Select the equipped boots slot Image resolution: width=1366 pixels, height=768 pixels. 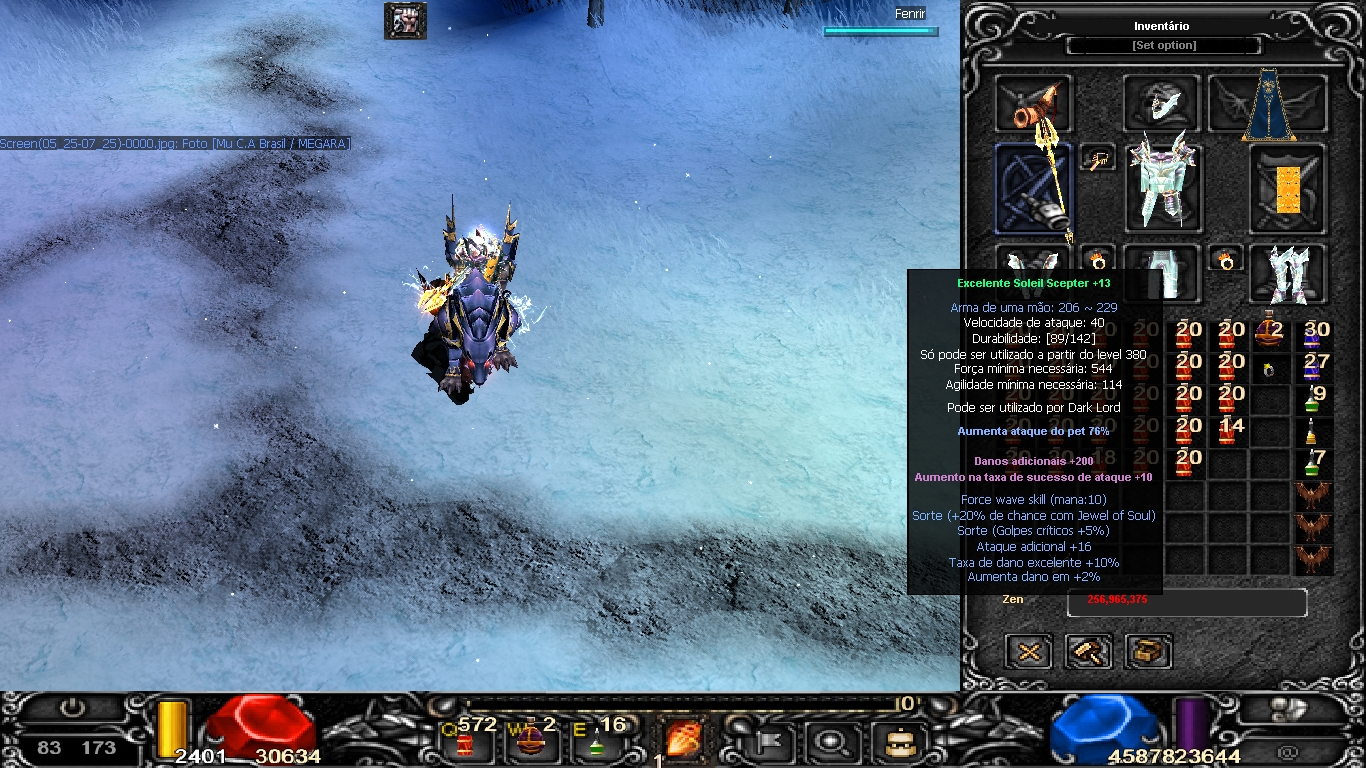coord(1287,272)
